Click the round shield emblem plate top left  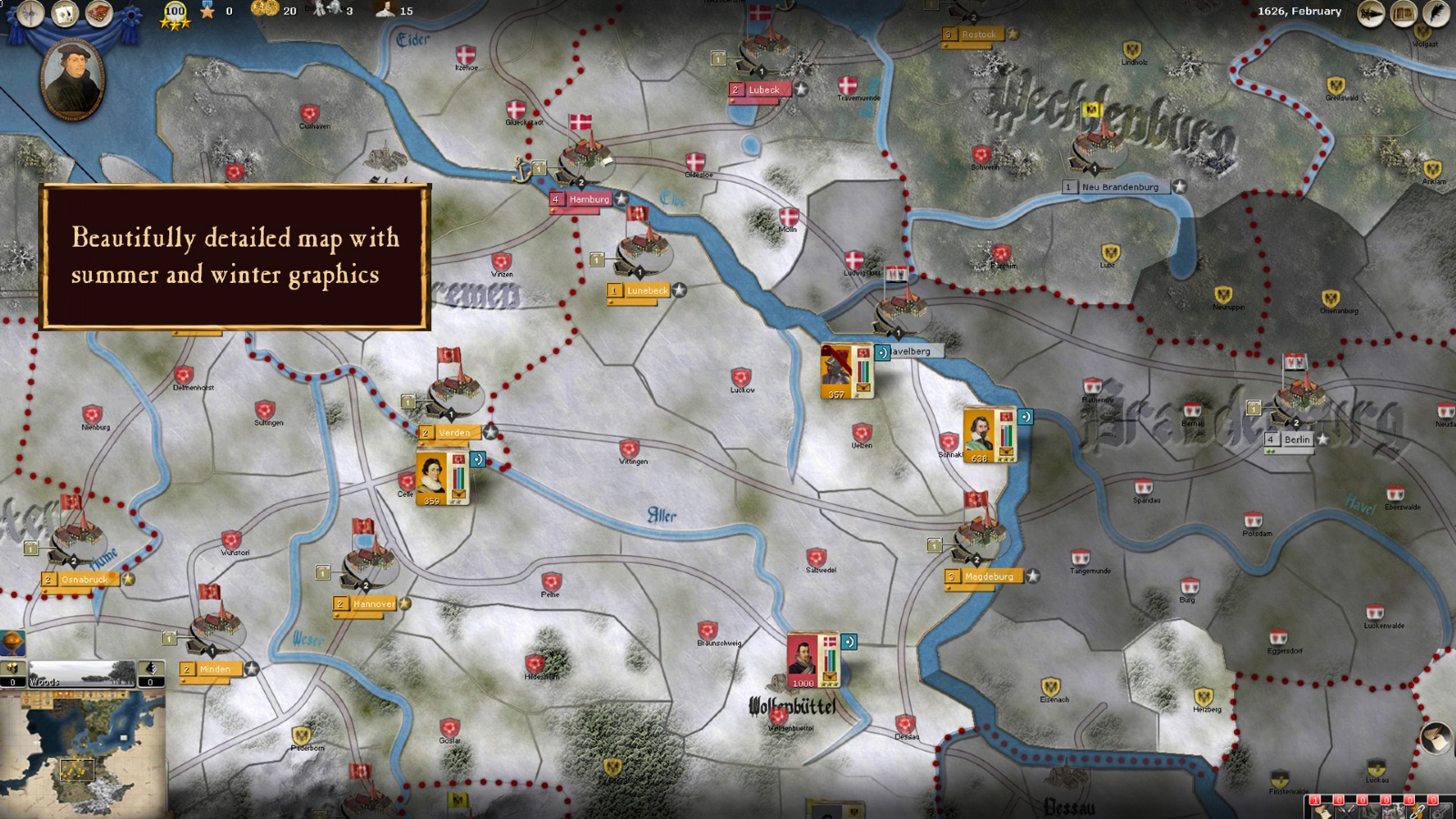(x=31, y=13)
